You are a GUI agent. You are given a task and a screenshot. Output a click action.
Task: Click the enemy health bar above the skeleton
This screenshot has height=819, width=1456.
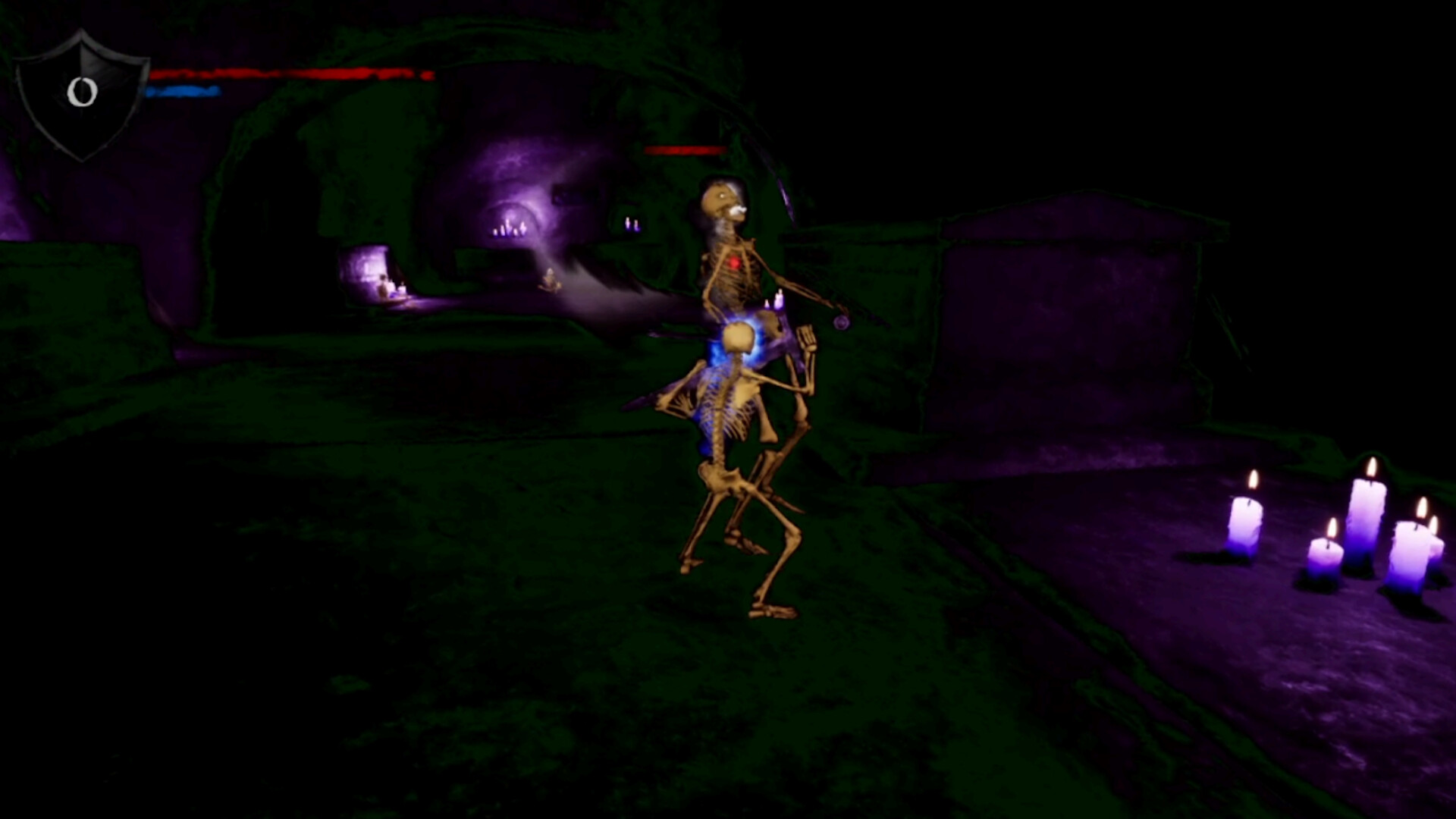[x=682, y=149]
